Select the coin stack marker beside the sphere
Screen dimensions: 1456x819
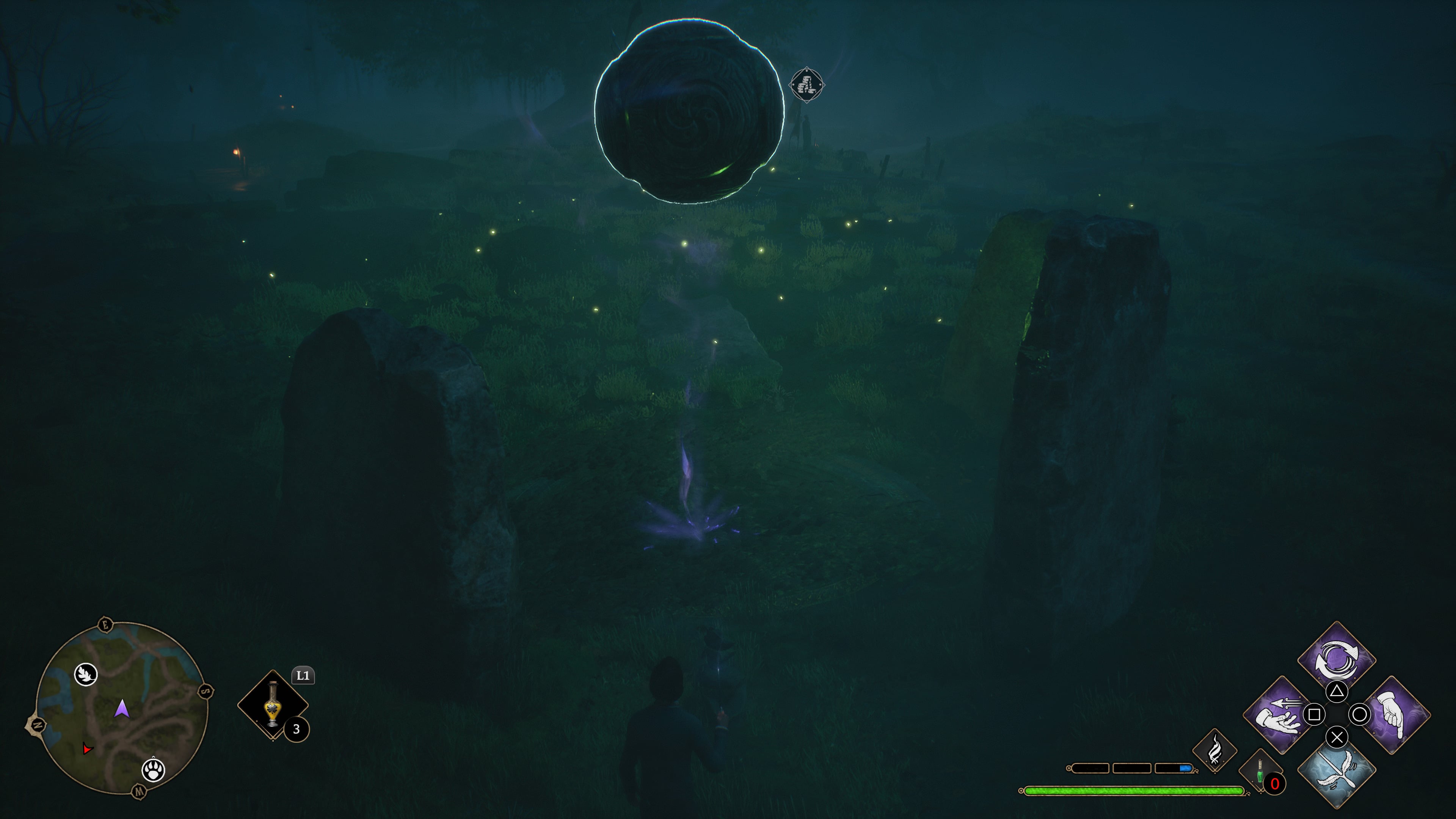[x=806, y=85]
